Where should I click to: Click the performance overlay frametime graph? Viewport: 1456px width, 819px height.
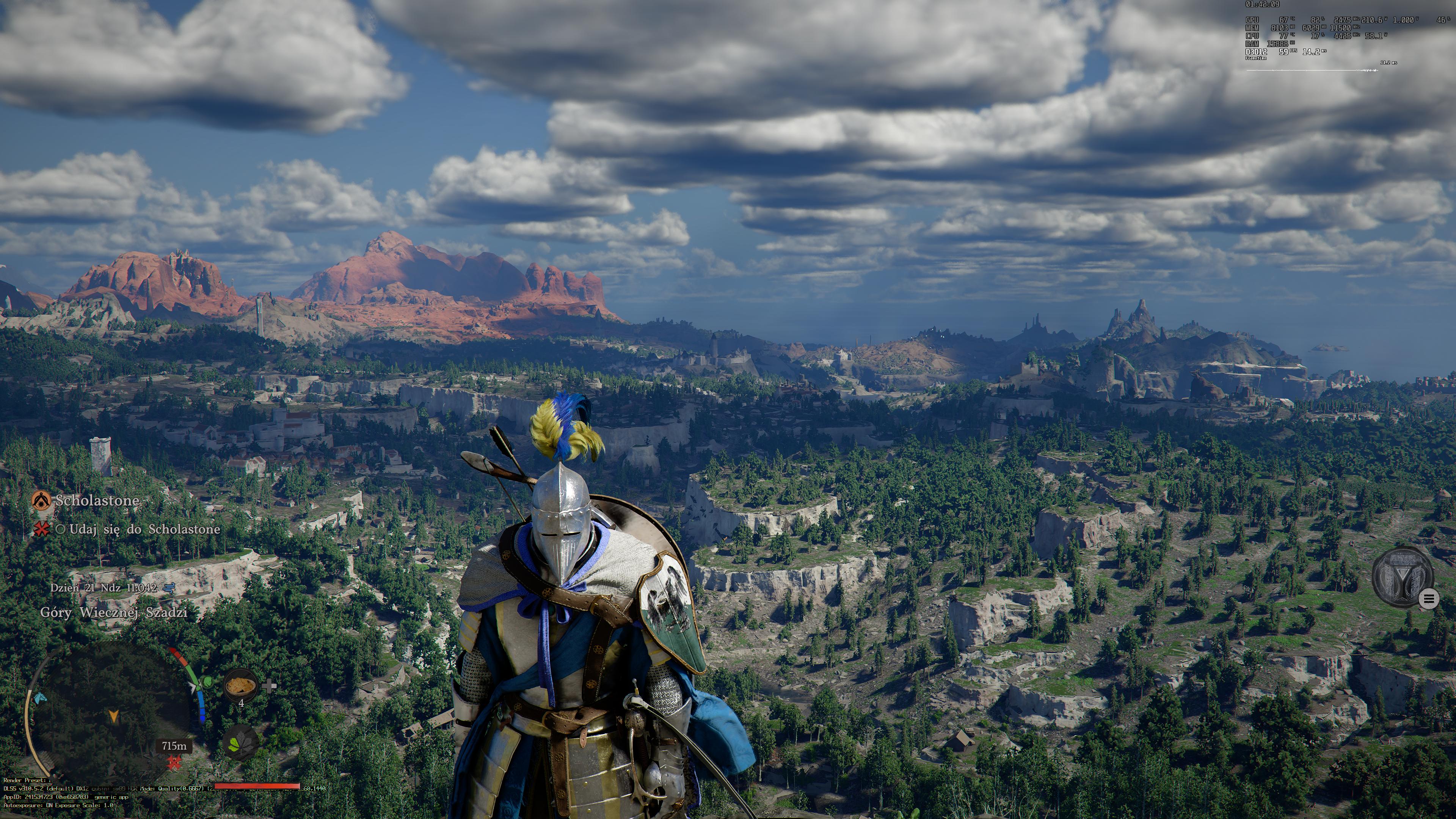coord(1311,70)
